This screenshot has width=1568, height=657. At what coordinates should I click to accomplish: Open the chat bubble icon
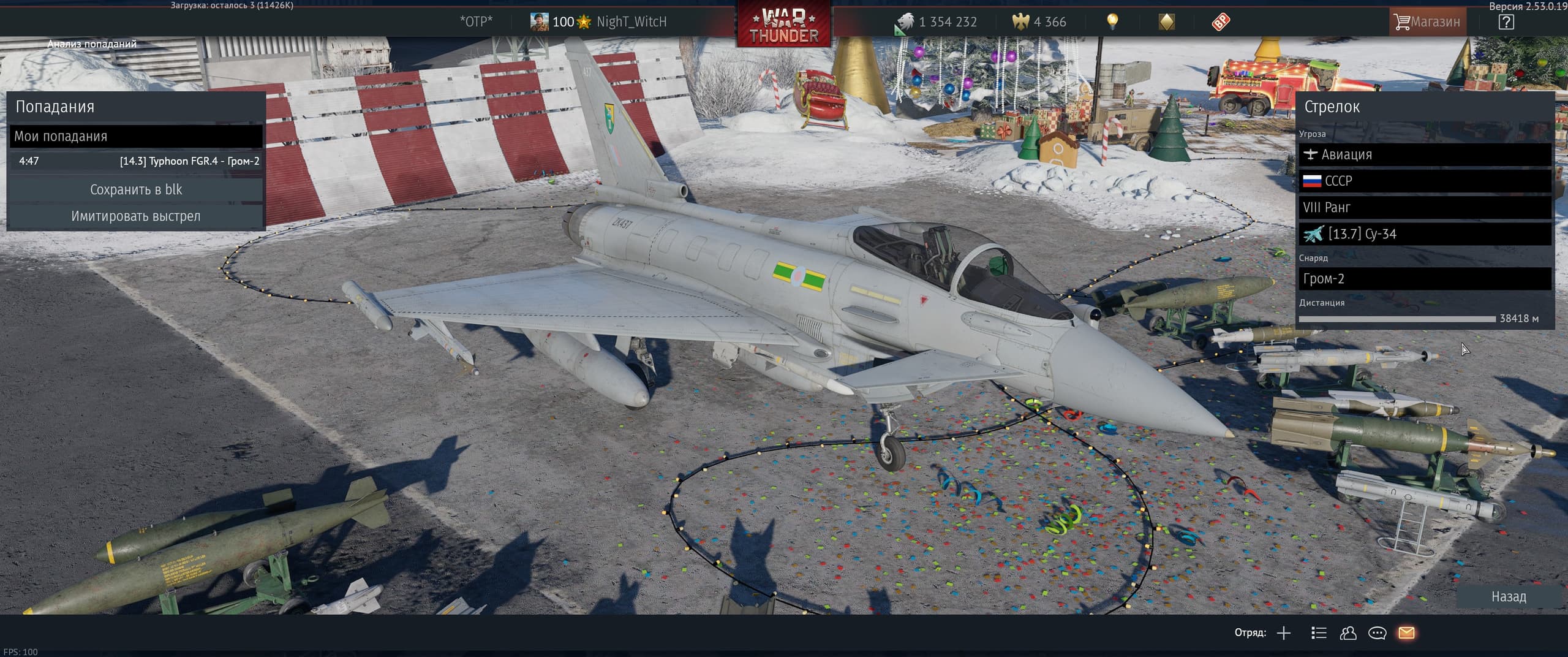(x=1377, y=633)
